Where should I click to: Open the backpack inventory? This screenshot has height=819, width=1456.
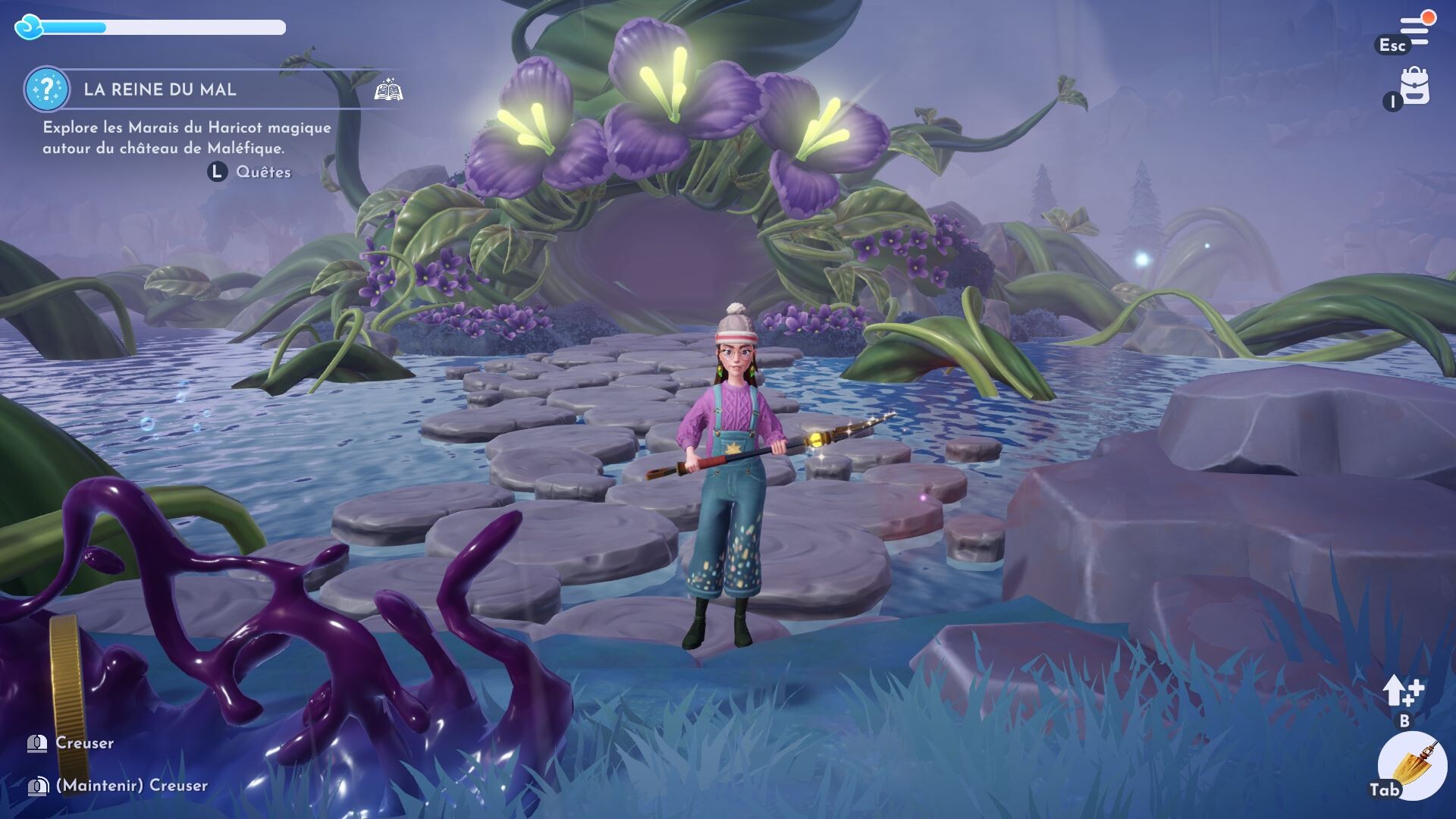pos(1415,86)
